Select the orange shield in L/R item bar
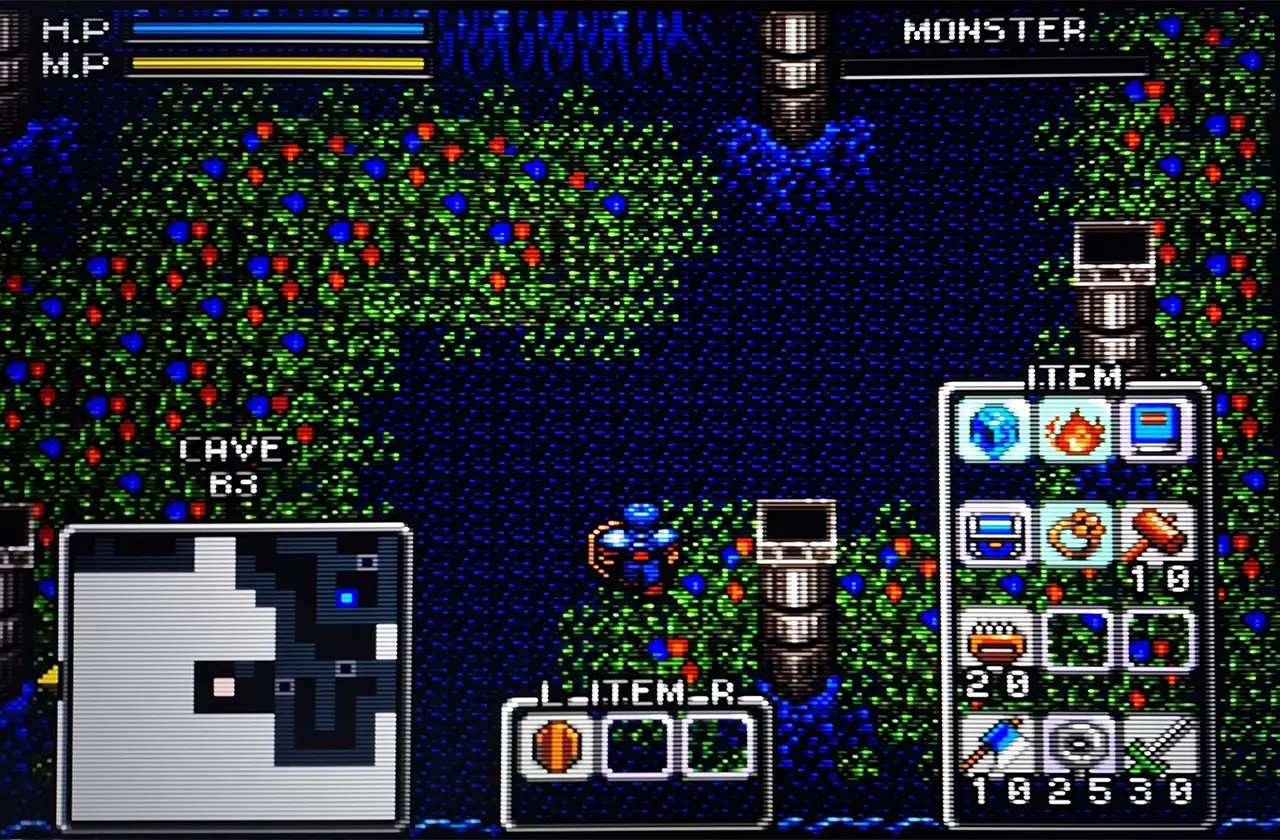The width and height of the screenshot is (1280, 840). pos(557,745)
